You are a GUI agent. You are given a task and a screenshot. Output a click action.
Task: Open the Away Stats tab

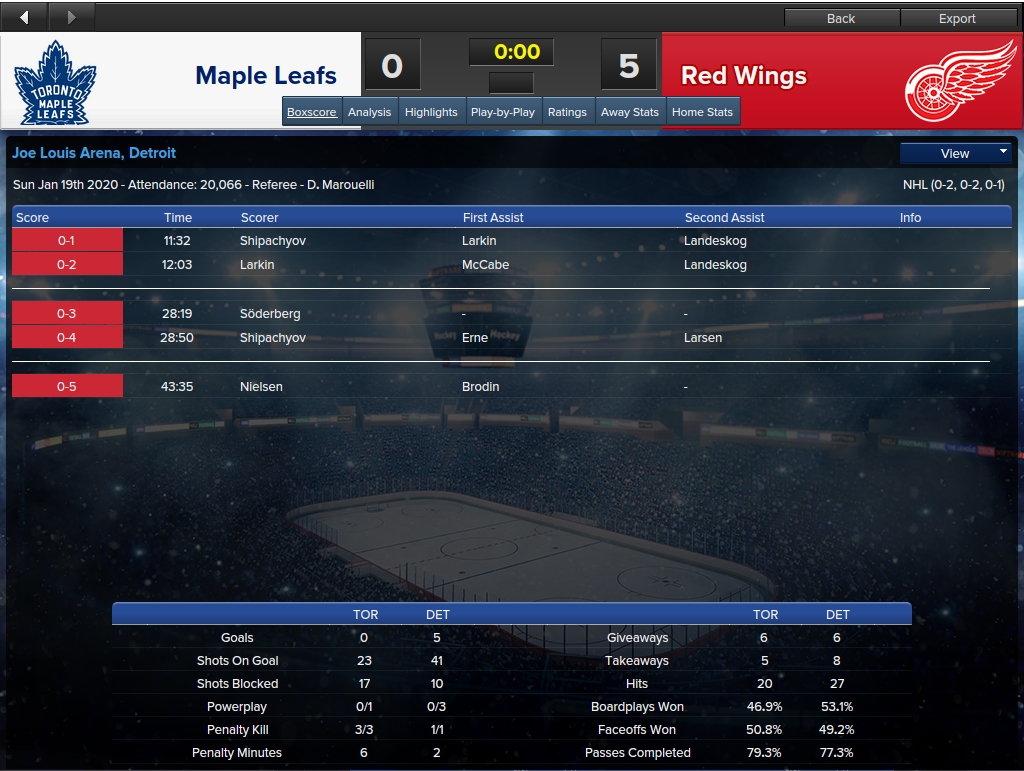630,112
